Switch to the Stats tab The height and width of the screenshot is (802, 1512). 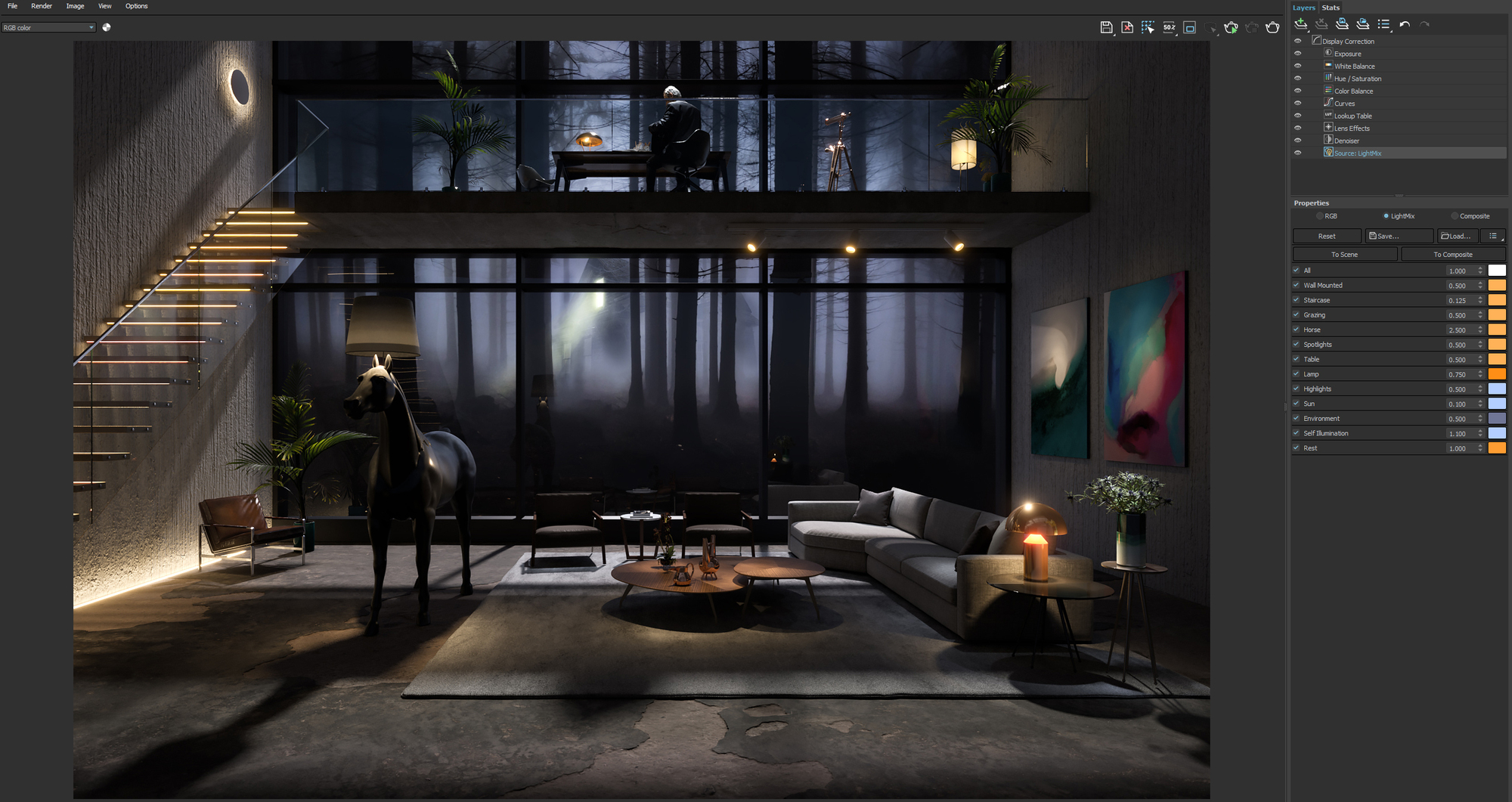tap(1330, 7)
